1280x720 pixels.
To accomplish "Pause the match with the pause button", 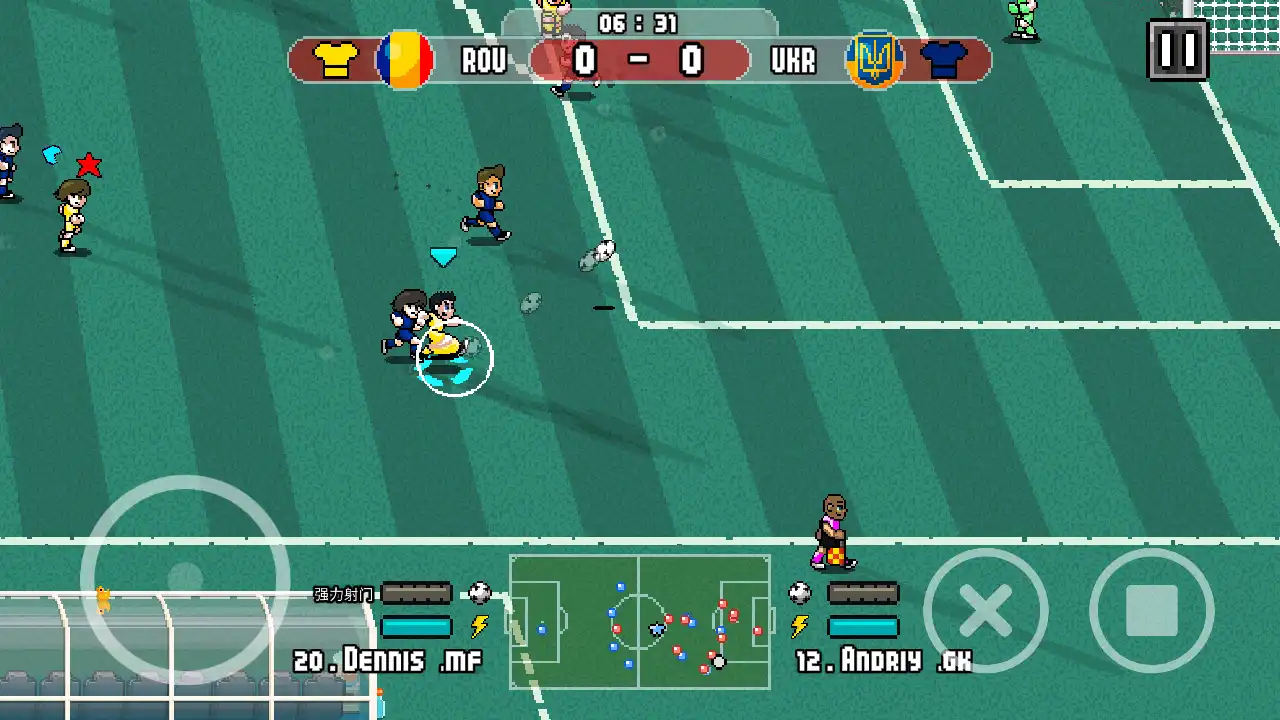I will tap(1177, 50).
